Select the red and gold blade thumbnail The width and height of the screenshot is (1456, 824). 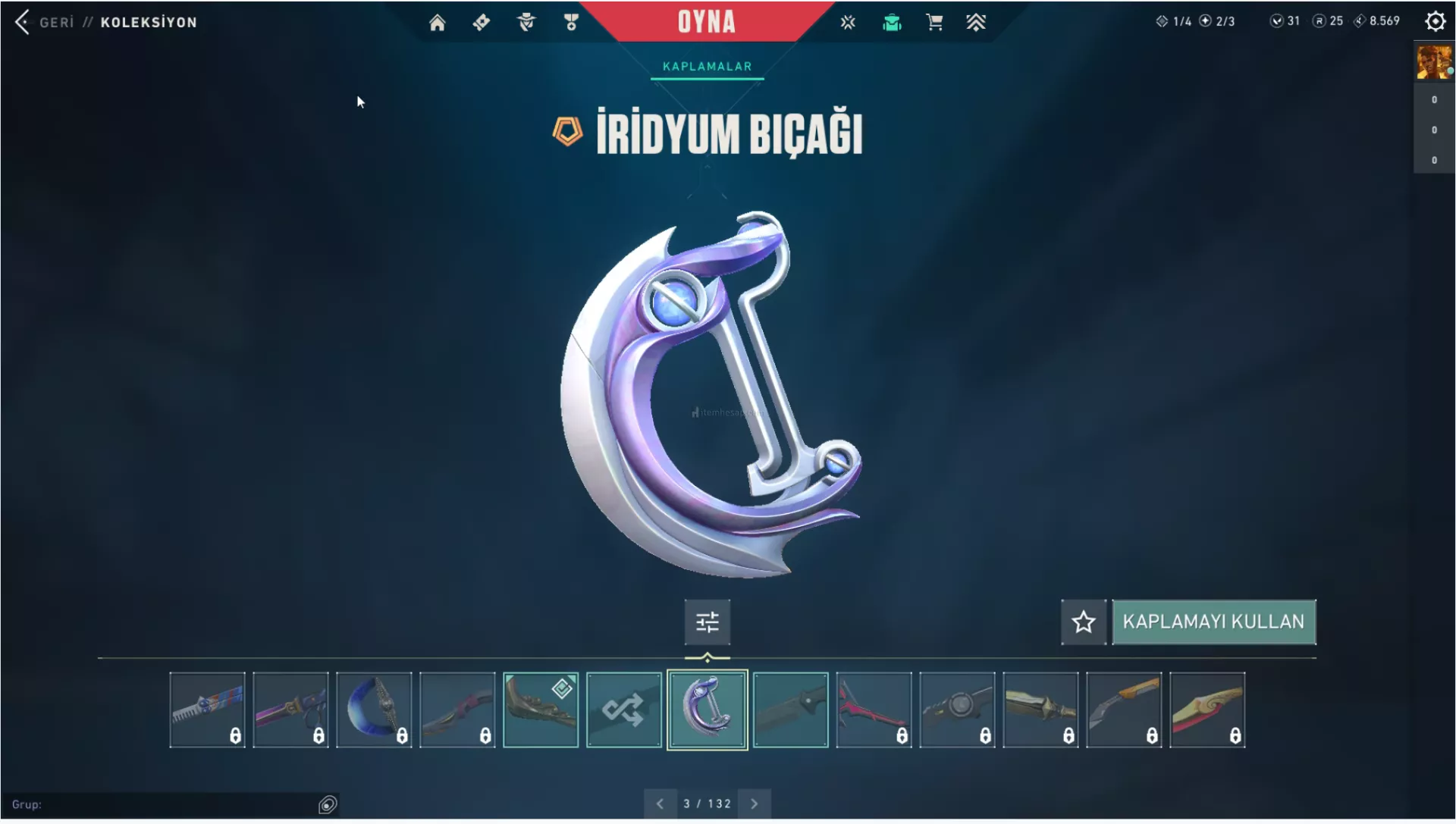1207,710
